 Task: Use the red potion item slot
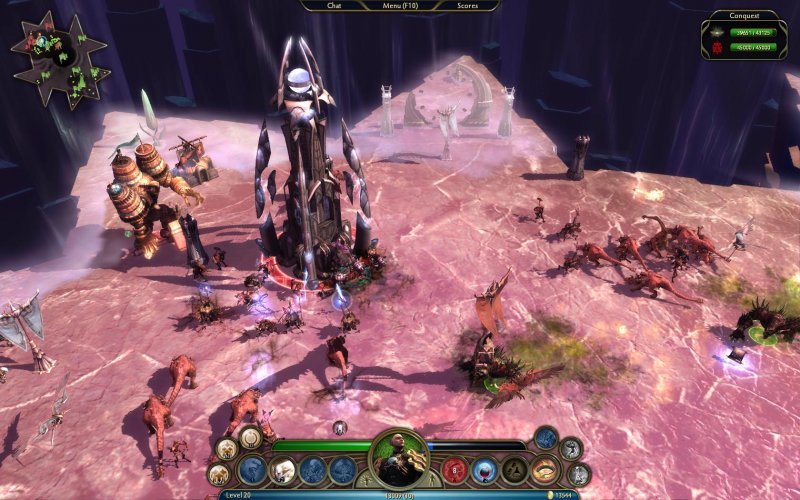coord(455,469)
